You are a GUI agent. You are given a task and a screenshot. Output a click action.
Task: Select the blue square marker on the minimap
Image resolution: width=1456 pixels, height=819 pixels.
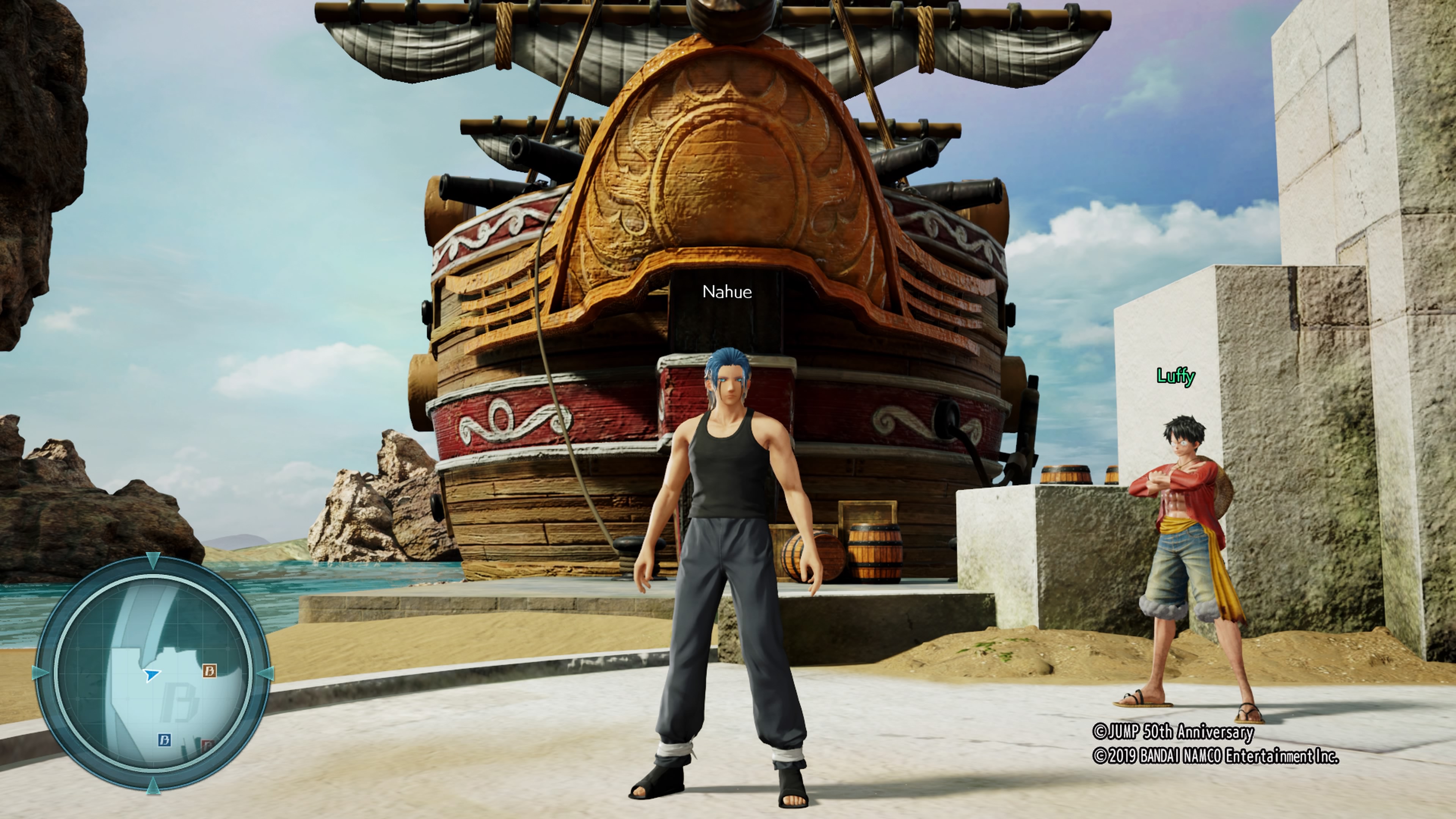click(165, 740)
